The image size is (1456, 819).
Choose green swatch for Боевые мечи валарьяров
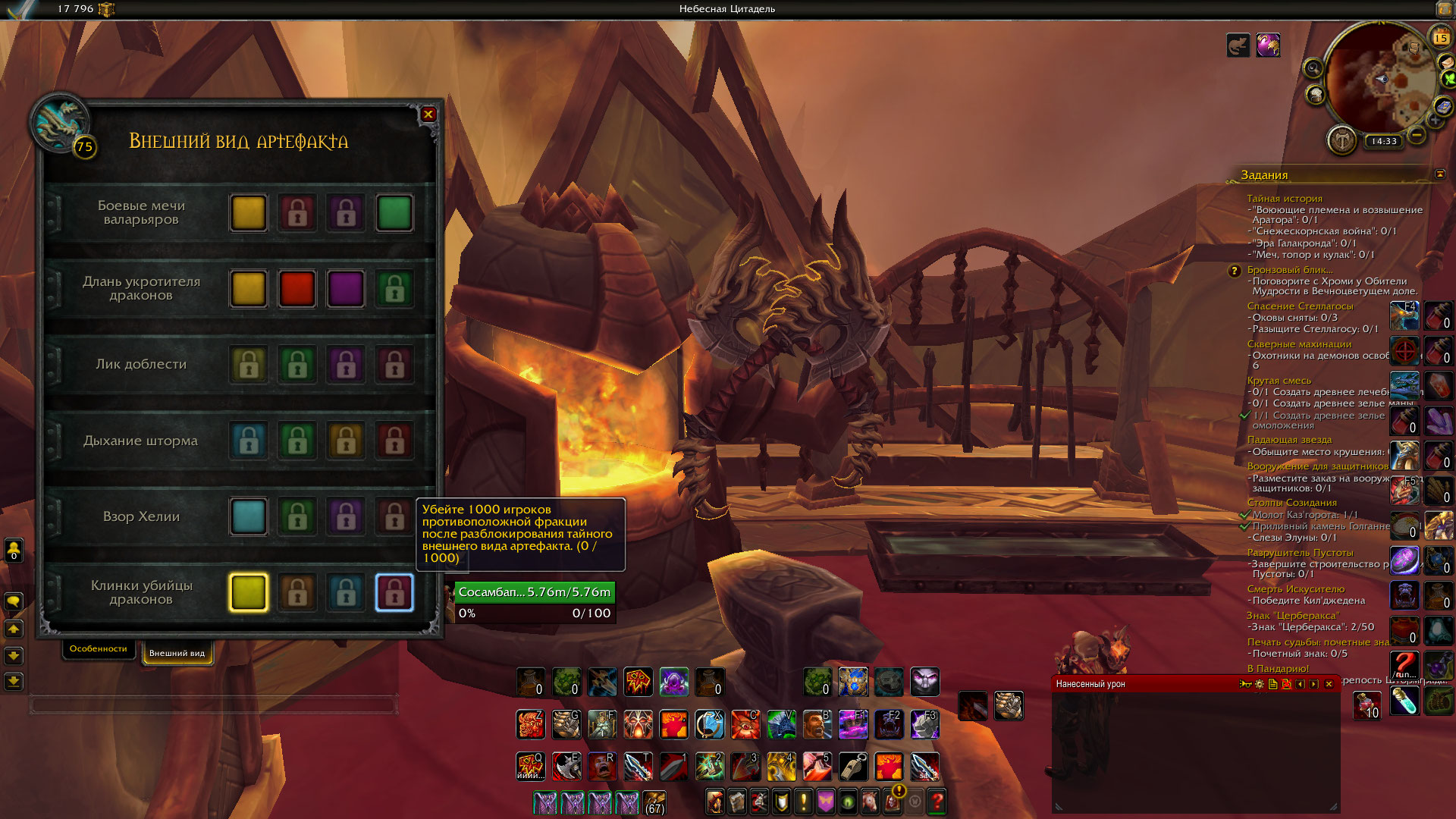point(394,213)
